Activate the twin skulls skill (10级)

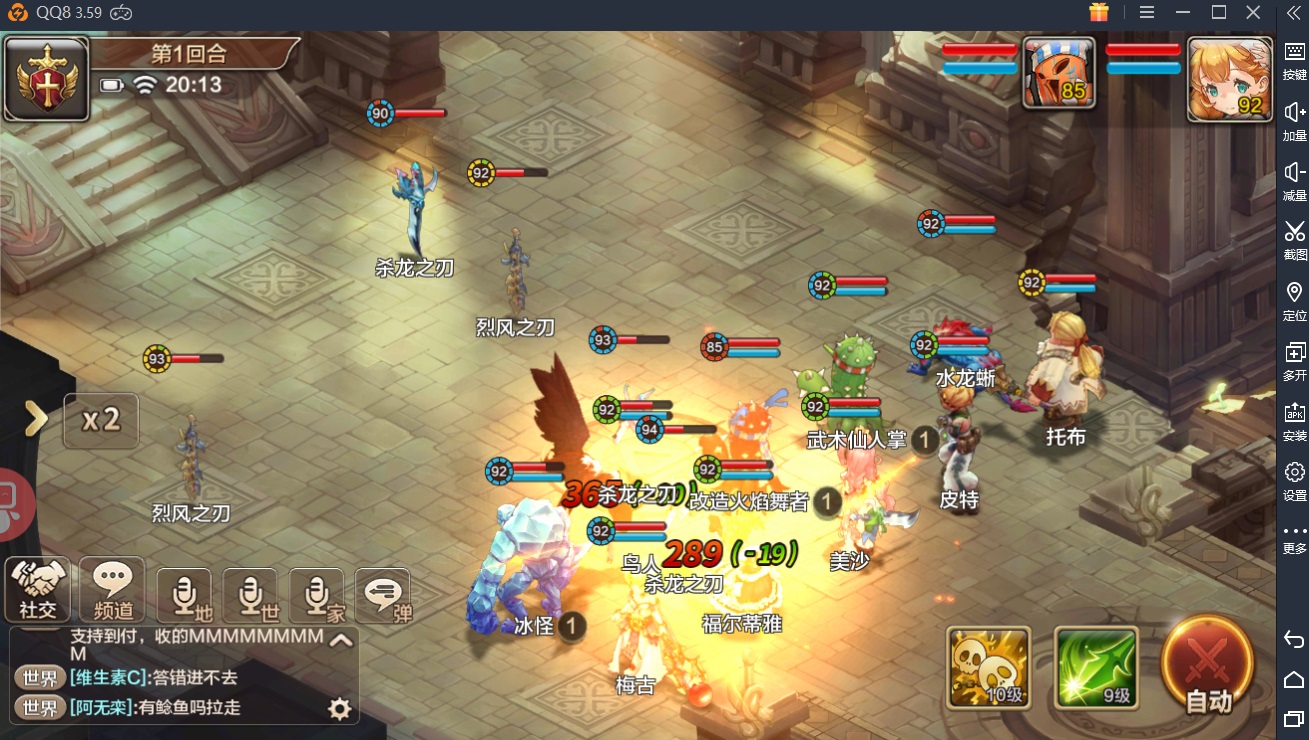(988, 667)
